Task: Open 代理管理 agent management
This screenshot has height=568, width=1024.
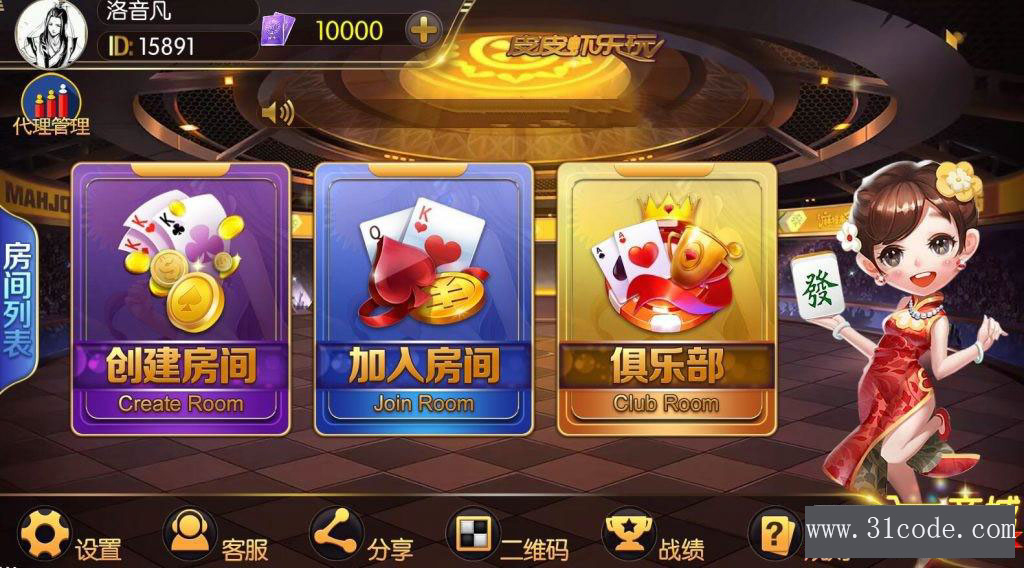Action: pos(51,106)
